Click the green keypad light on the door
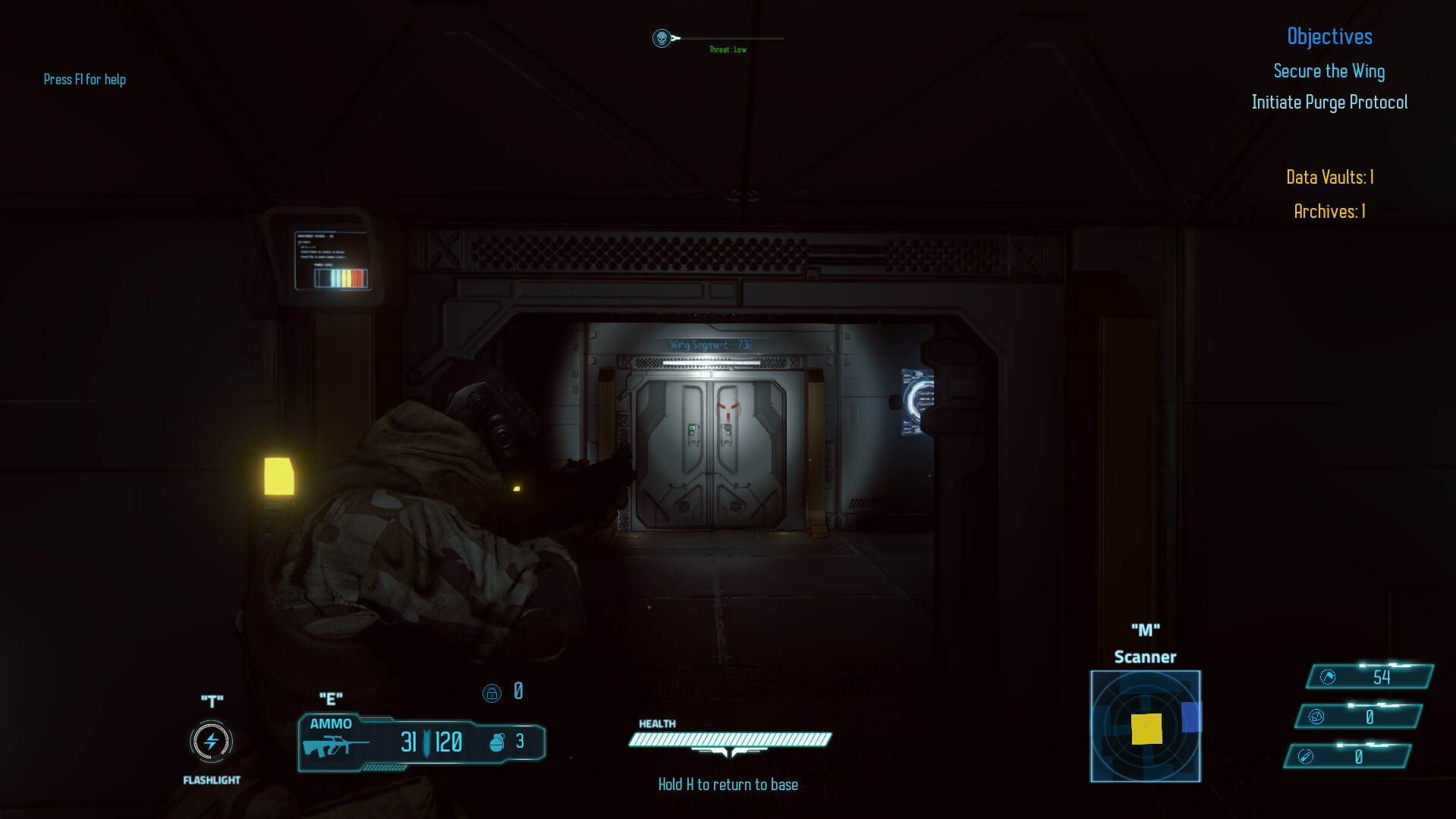The height and width of the screenshot is (819, 1456). point(693,429)
